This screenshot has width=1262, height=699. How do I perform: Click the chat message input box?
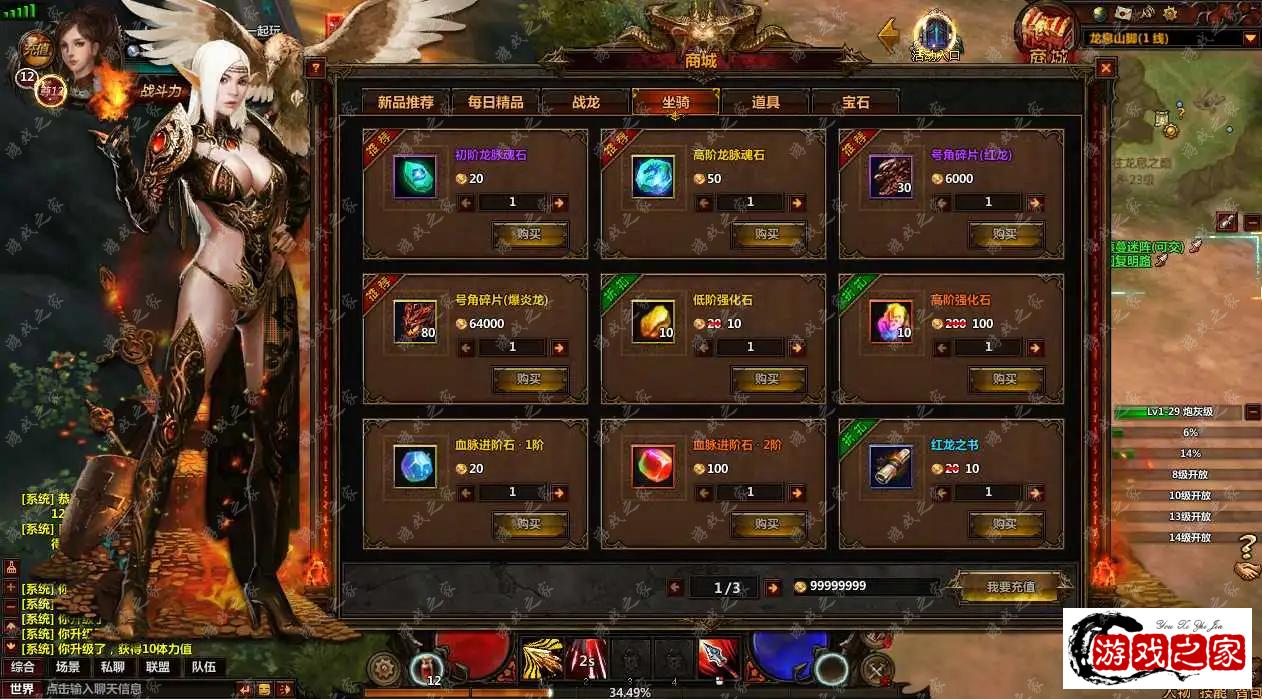[135, 689]
